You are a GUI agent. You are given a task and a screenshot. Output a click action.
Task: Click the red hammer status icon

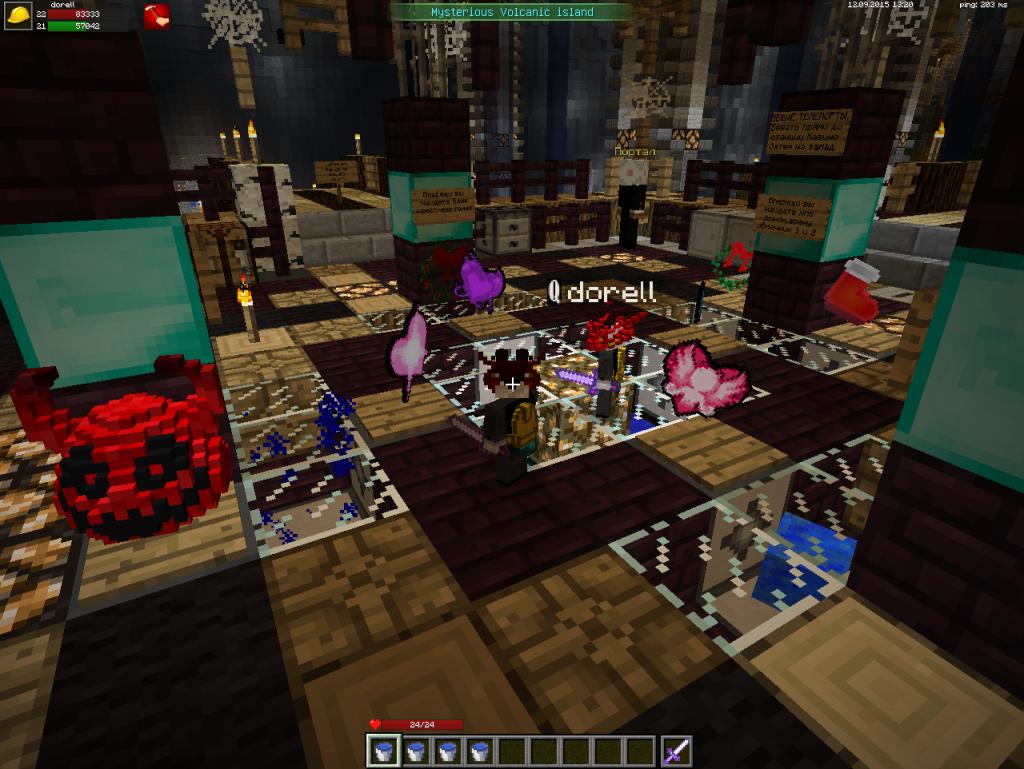157,16
